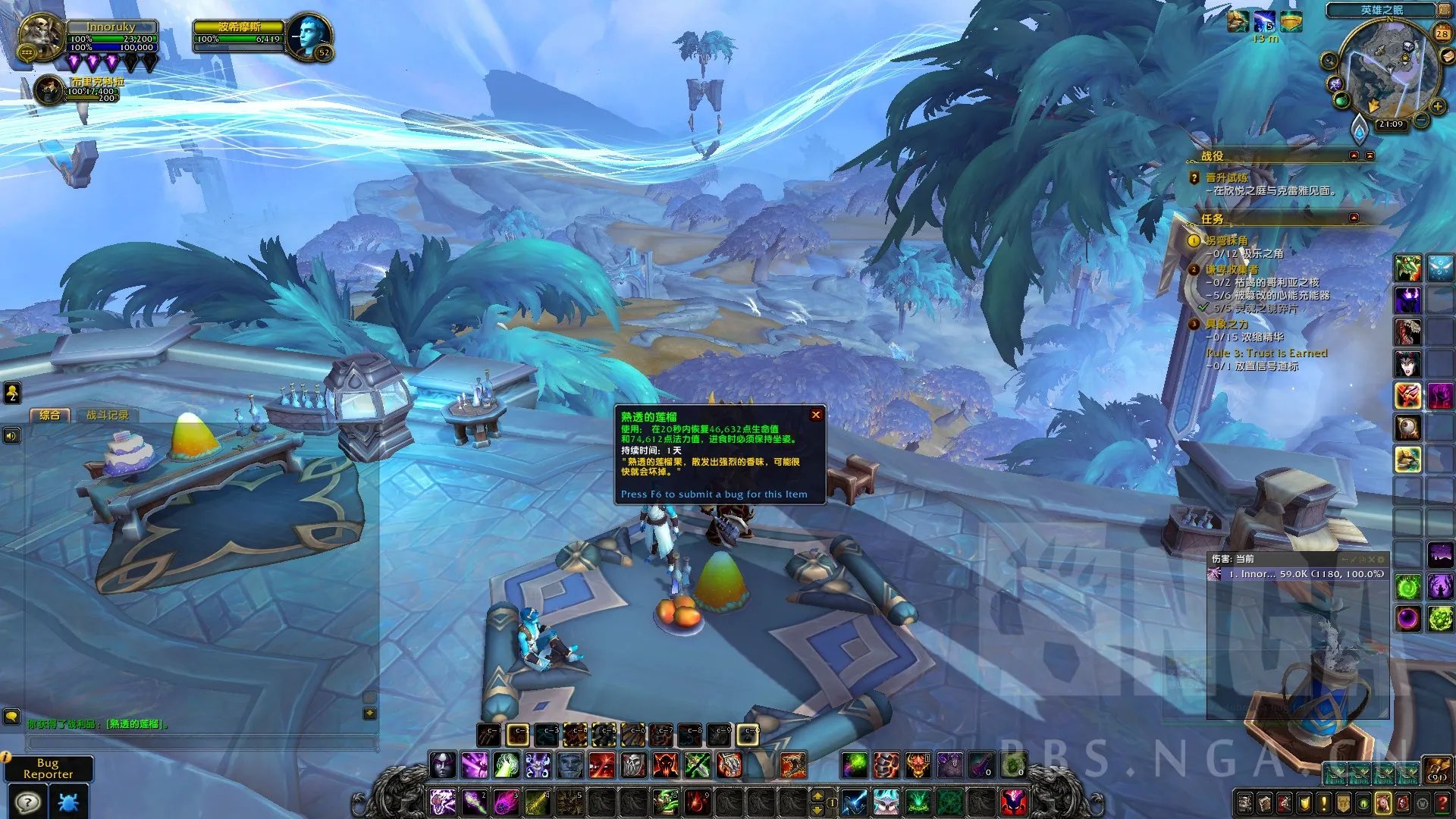Zoom out the minimap with minus button

1421,121
